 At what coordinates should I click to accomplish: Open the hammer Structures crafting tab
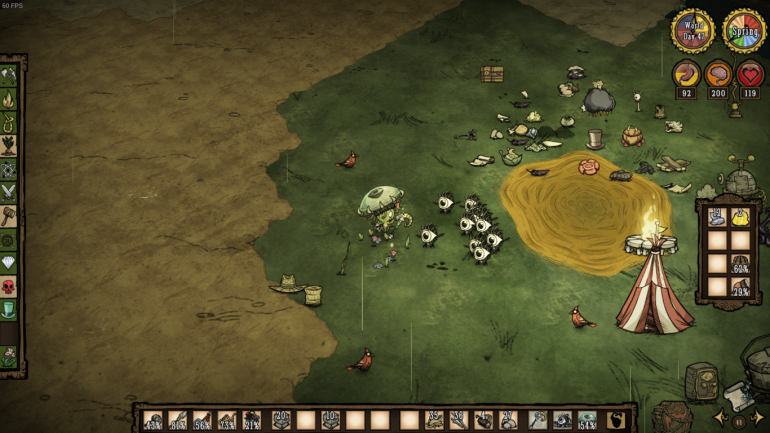(9, 216)
